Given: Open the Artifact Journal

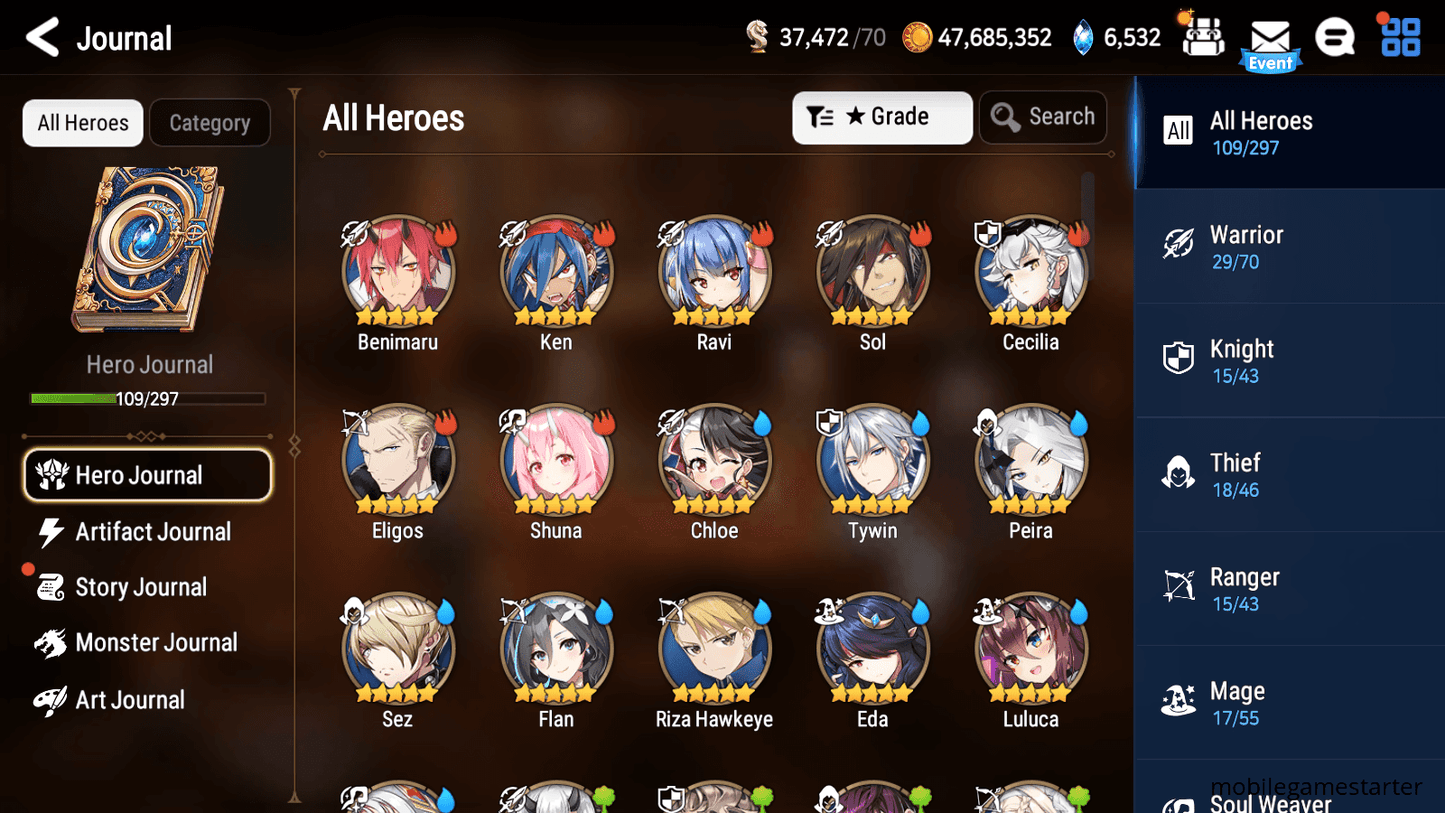Looking at the screenshot, I should (x=152, y=532).
